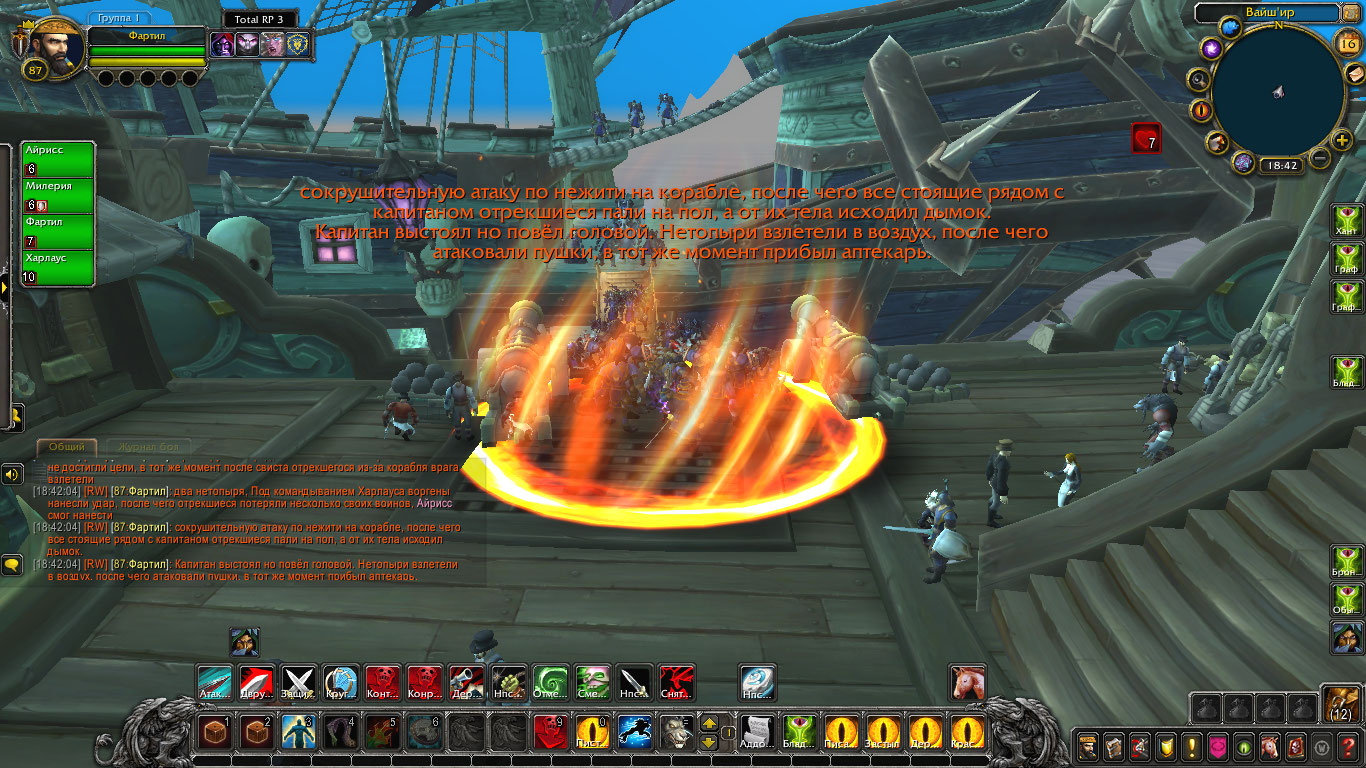Use the Атак sword macro on the action bar

click(x=214, y=682)
